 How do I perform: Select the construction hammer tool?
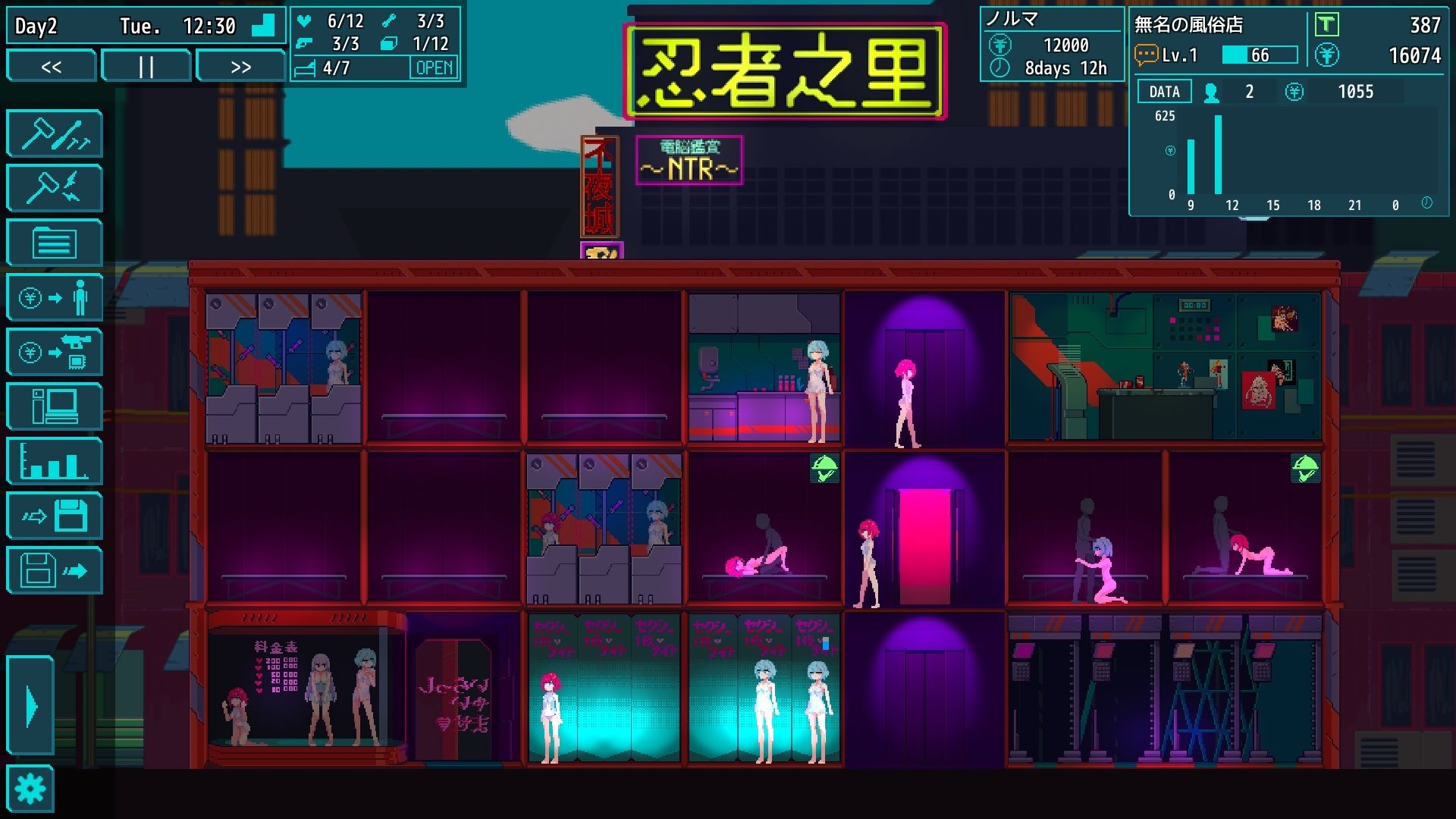(54, 133)
